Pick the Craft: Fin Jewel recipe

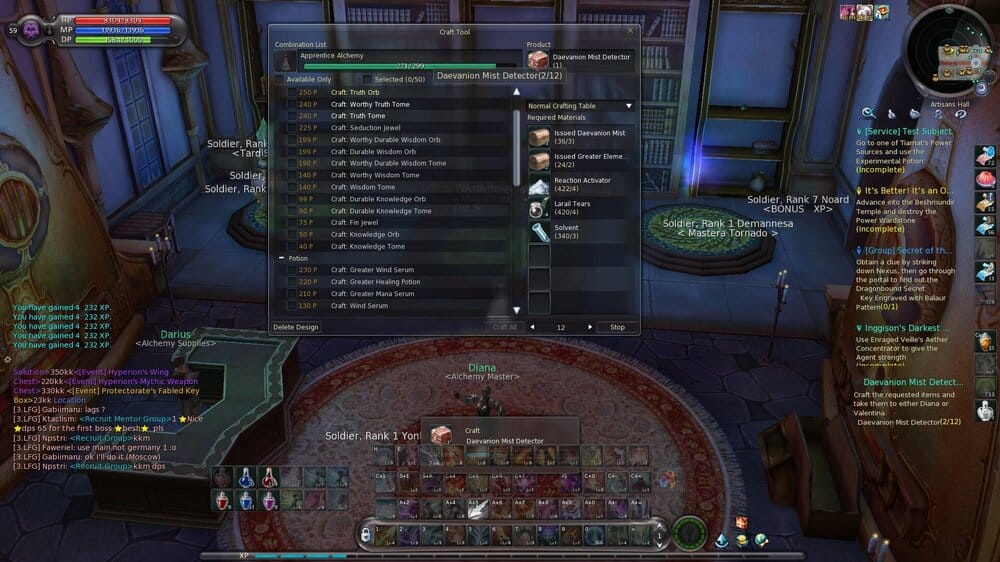tap(354, 222)
